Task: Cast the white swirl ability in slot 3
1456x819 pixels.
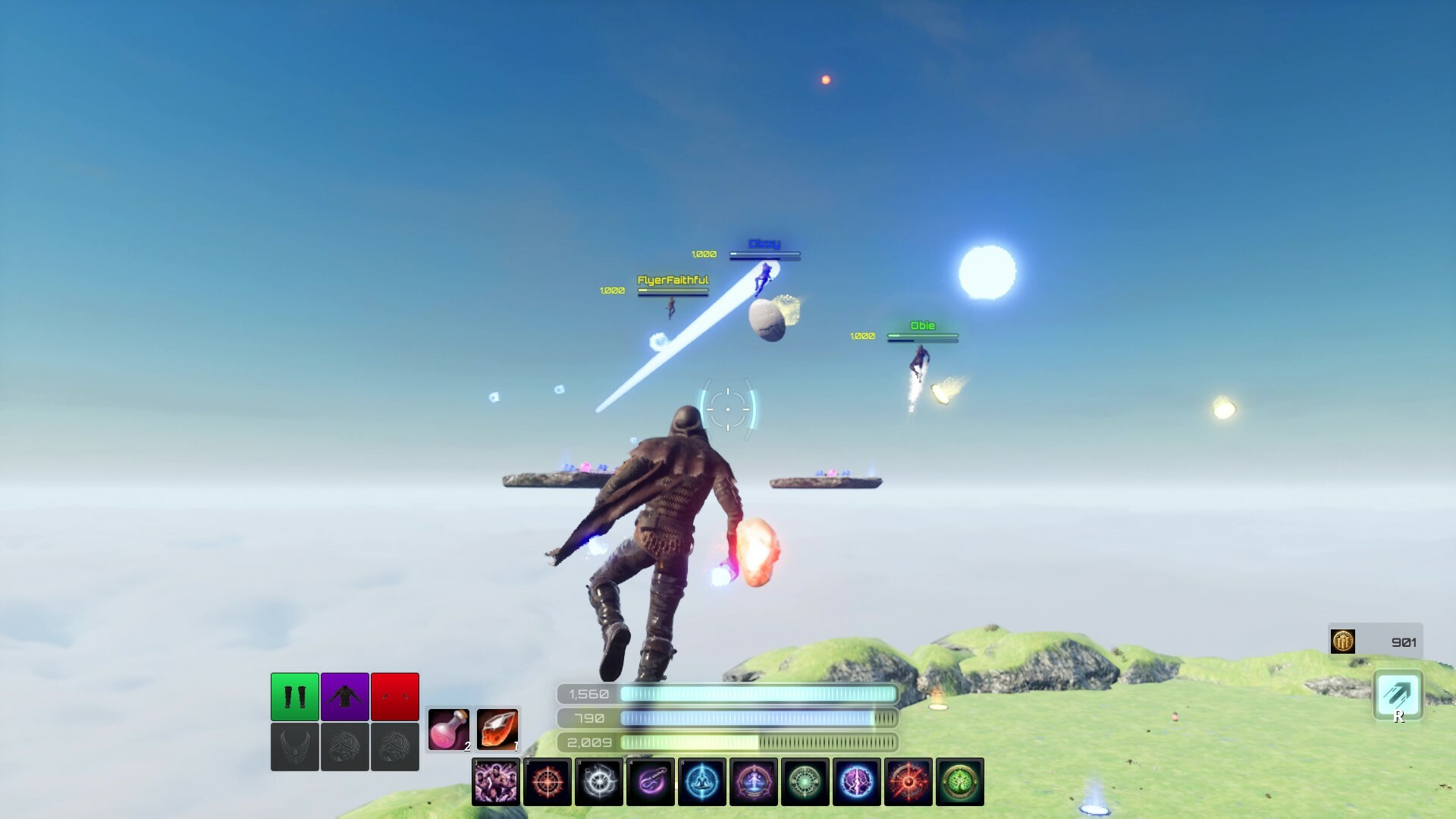Action: (599, 782)
